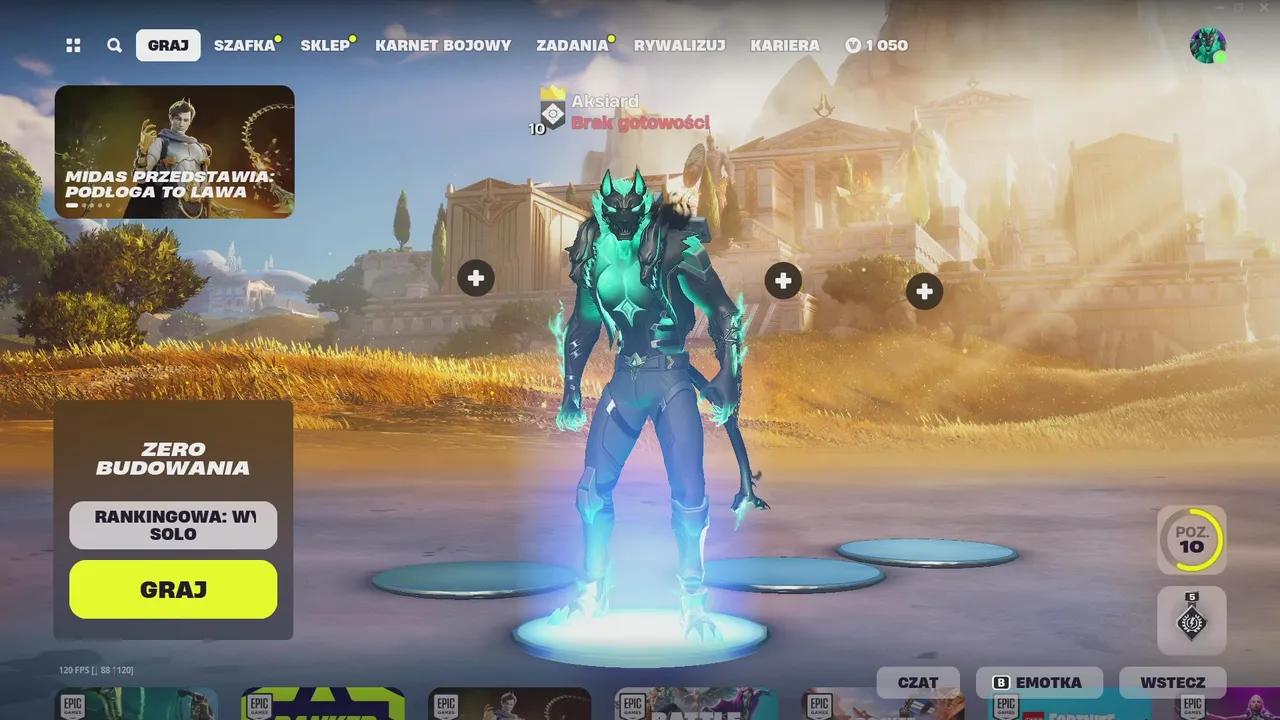Open the V-Bucks balance showing 1 050

pos(876,45)
